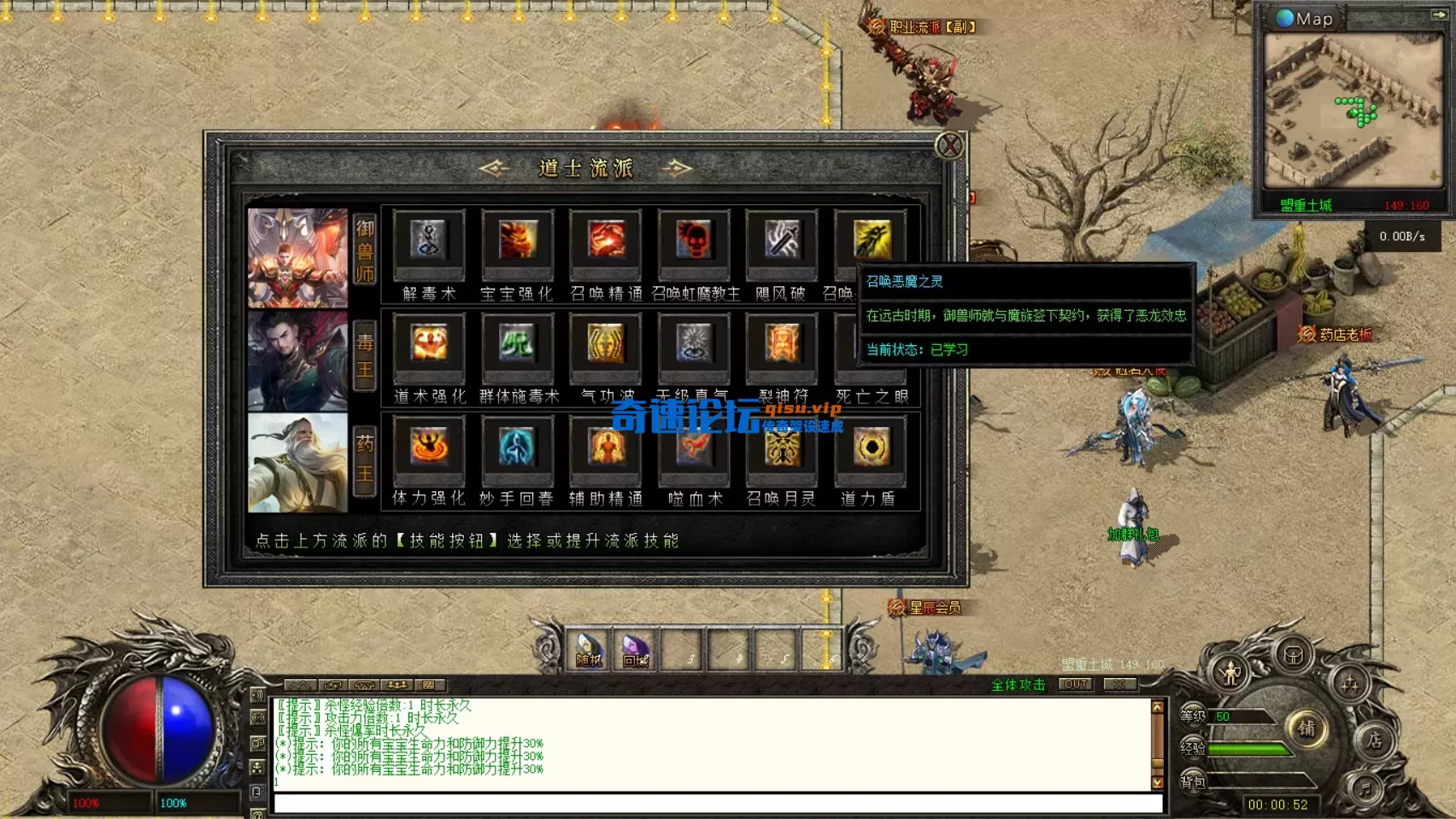Screen dimensions: 1456x819
Task: Choose the 群体施毒术 skill icon
Action: (x=517, y=345)
